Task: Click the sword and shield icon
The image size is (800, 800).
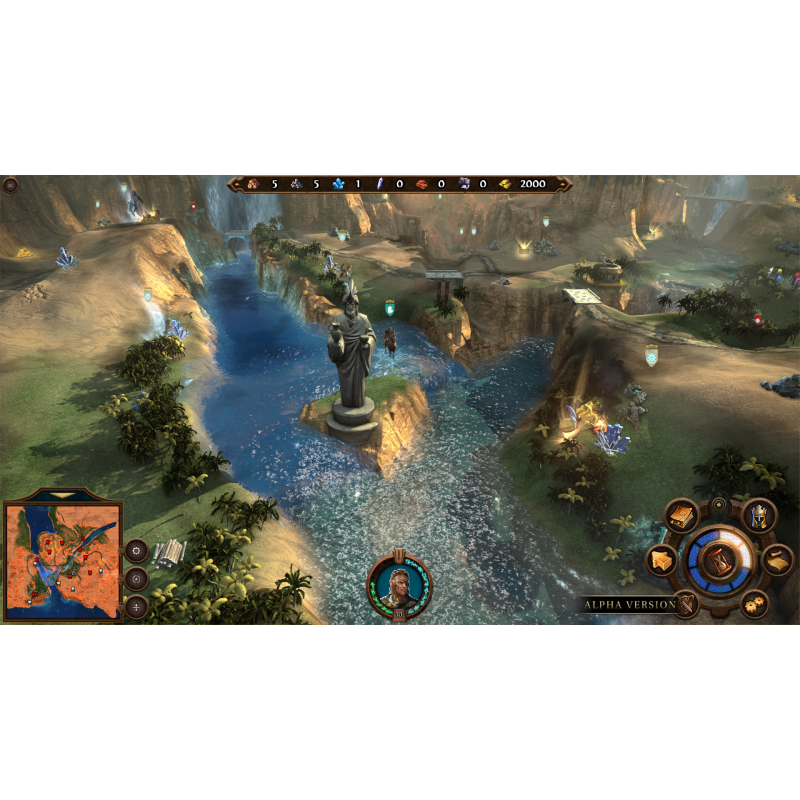Action: (x=687, y=603)
